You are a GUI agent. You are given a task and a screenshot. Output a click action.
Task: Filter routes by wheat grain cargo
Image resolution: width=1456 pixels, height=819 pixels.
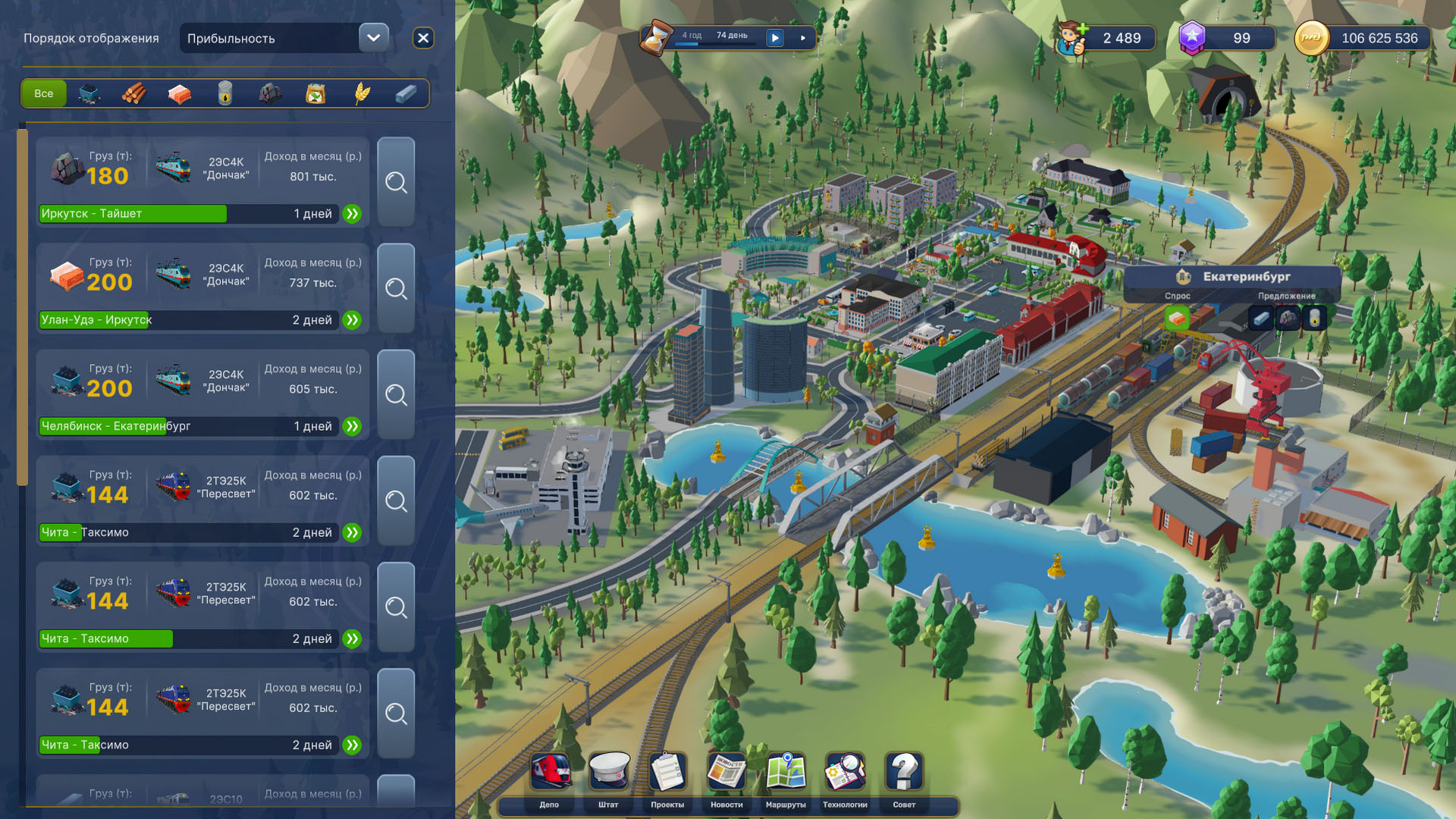(362, 93)
